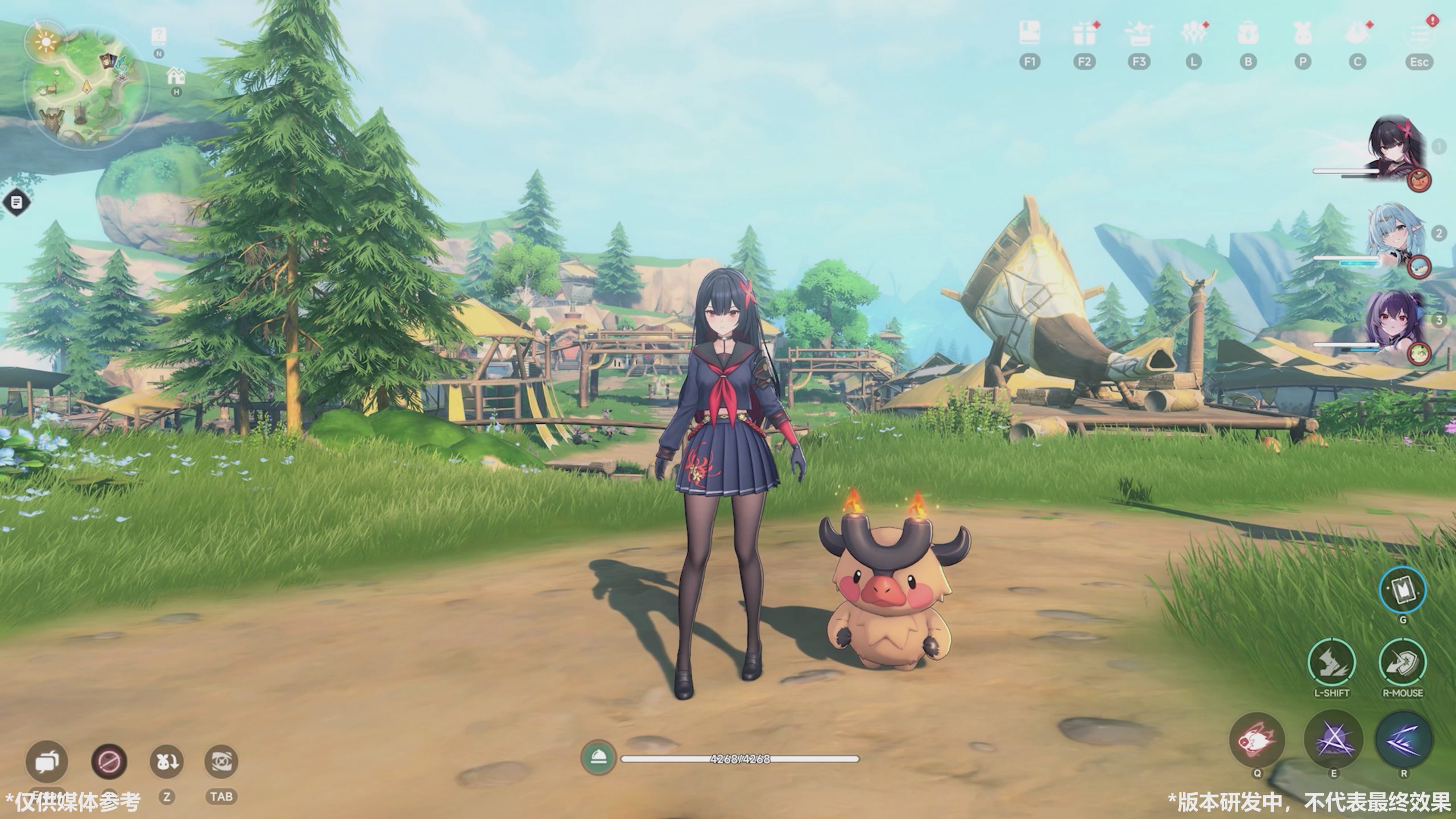Open the bookmarked journal book icon
Viewport: 1456px width, 819px height.
click(1029, 34)
